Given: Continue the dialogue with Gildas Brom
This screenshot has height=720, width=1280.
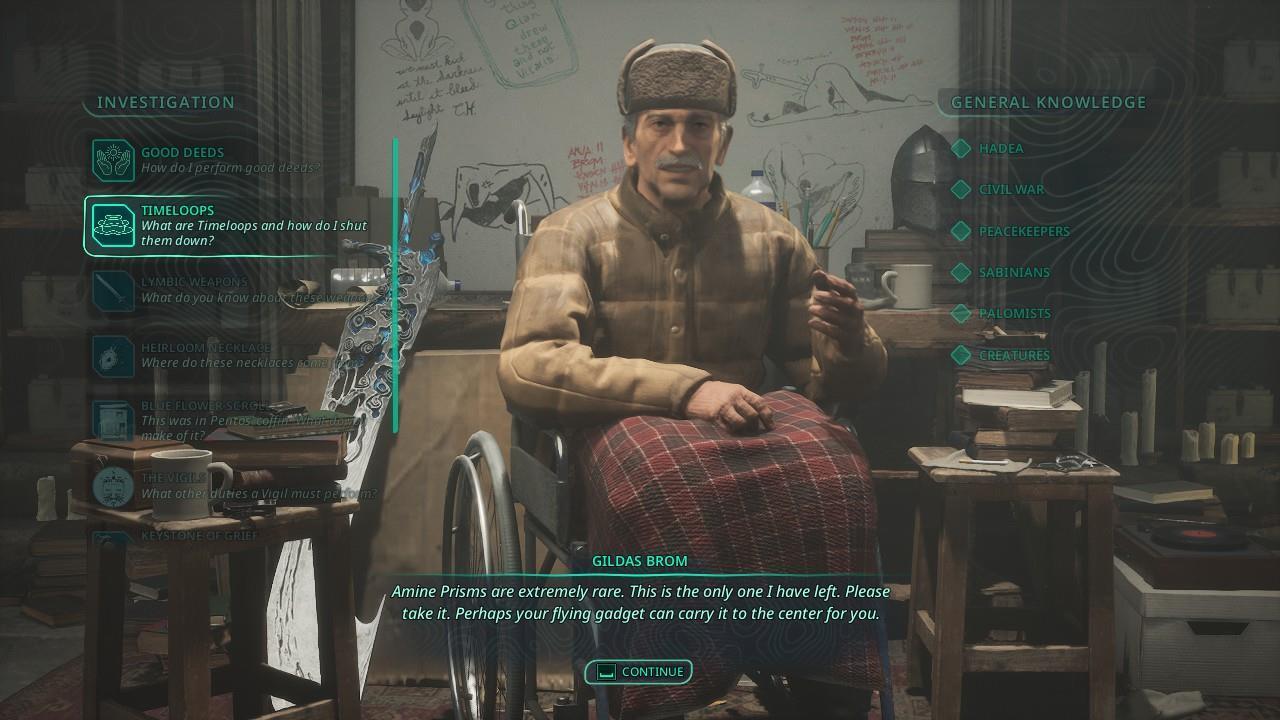Looking at the screenshot, I should [x=638, y=672].
